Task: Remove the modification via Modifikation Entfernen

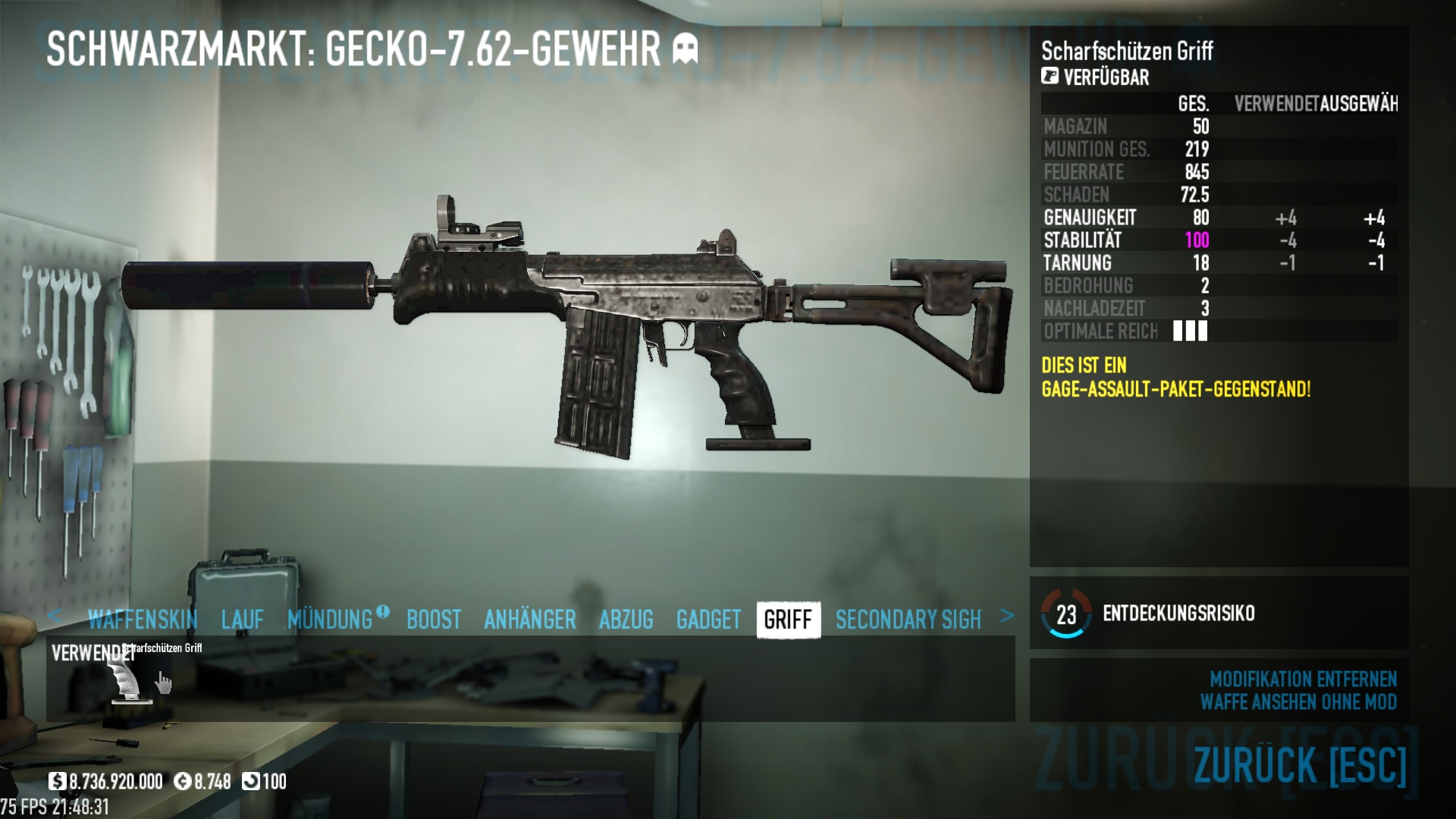Action: 1303,679
